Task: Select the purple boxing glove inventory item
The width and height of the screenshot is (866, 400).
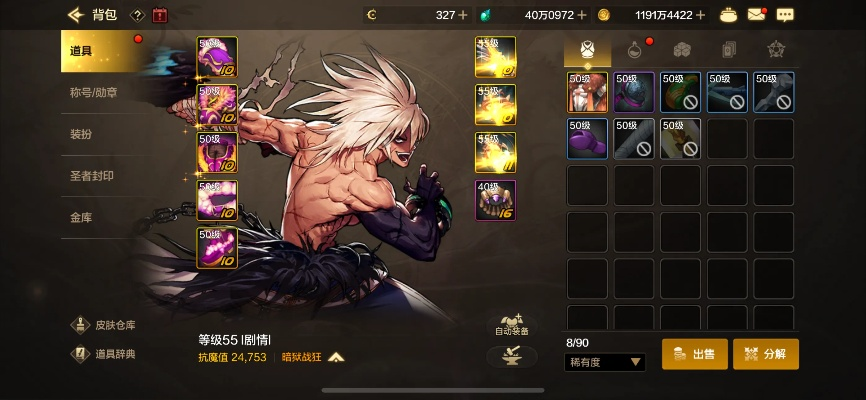Action: tap(587, 139)
